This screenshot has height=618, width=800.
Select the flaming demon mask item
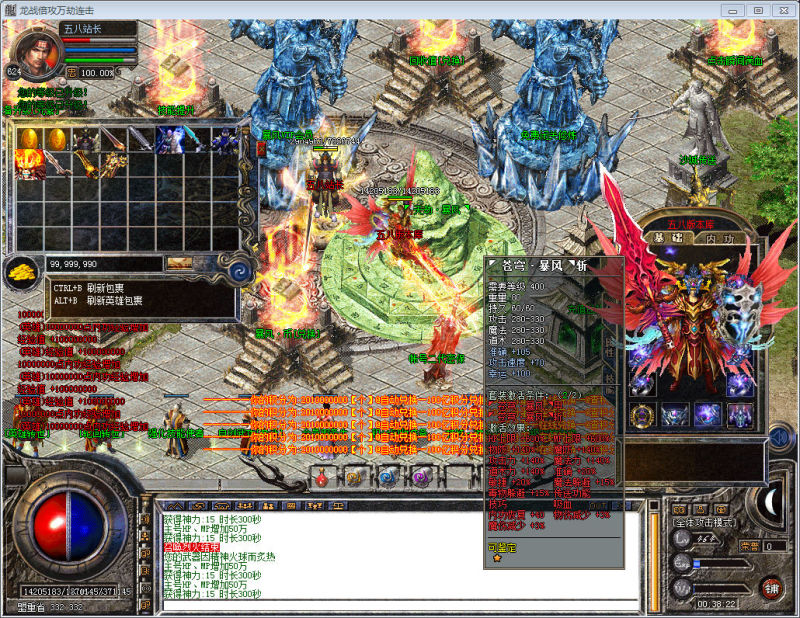click(30, 164)
